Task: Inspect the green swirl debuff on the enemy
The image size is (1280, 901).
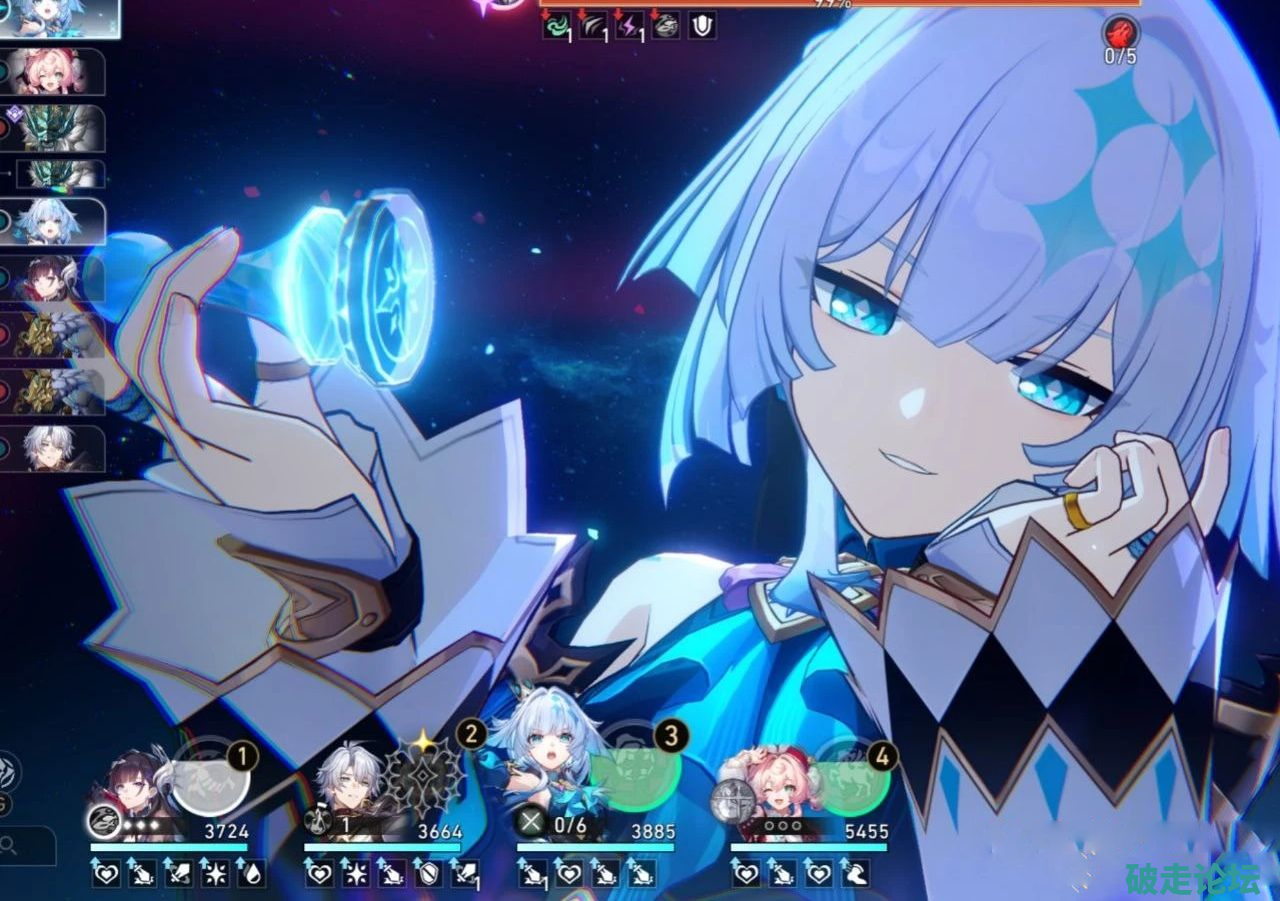Action: click(x=557, y=26)
